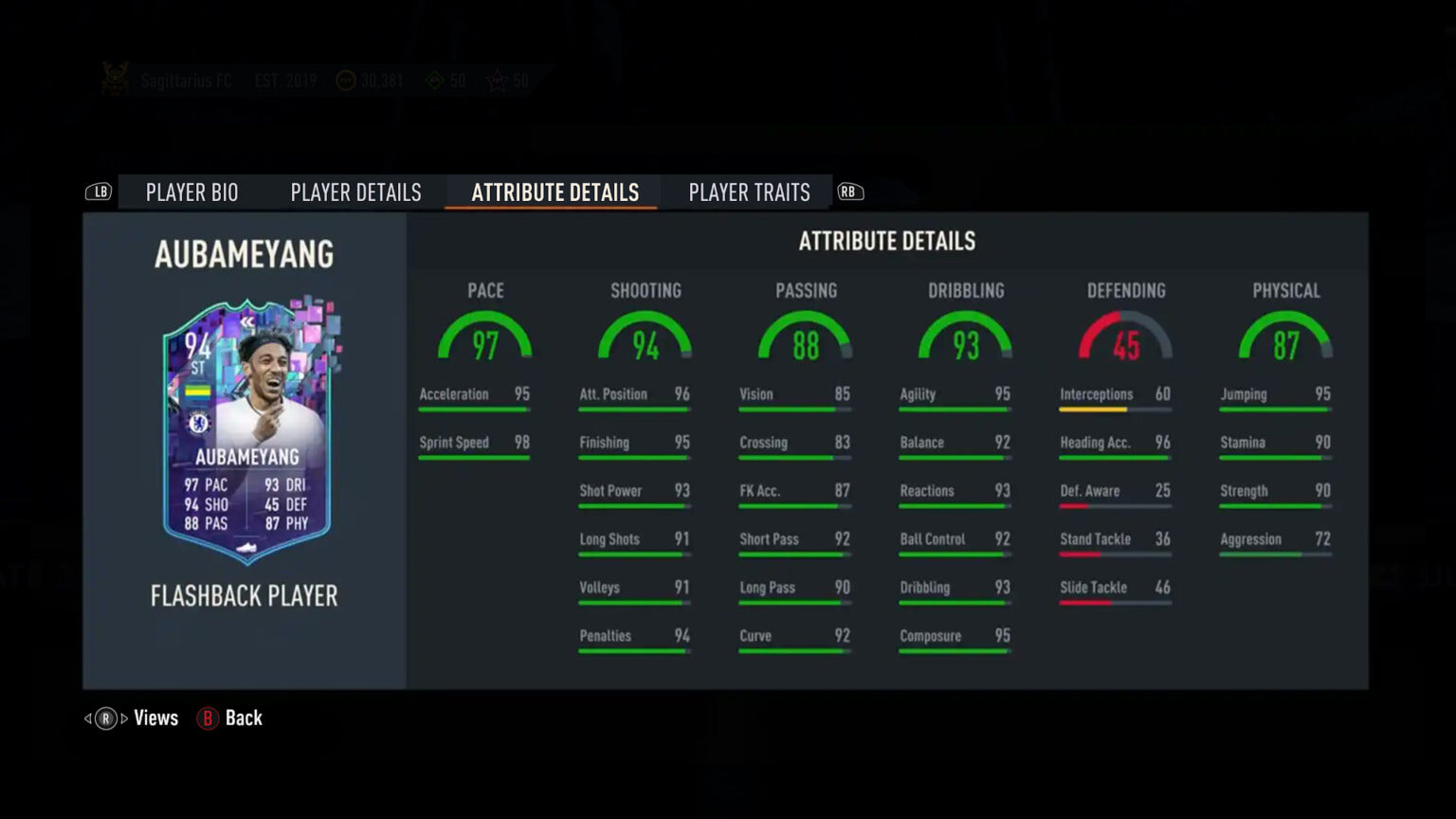
Task: Select the ATTRIBUTE DETAILS tab
Action: tap(553, 191)
